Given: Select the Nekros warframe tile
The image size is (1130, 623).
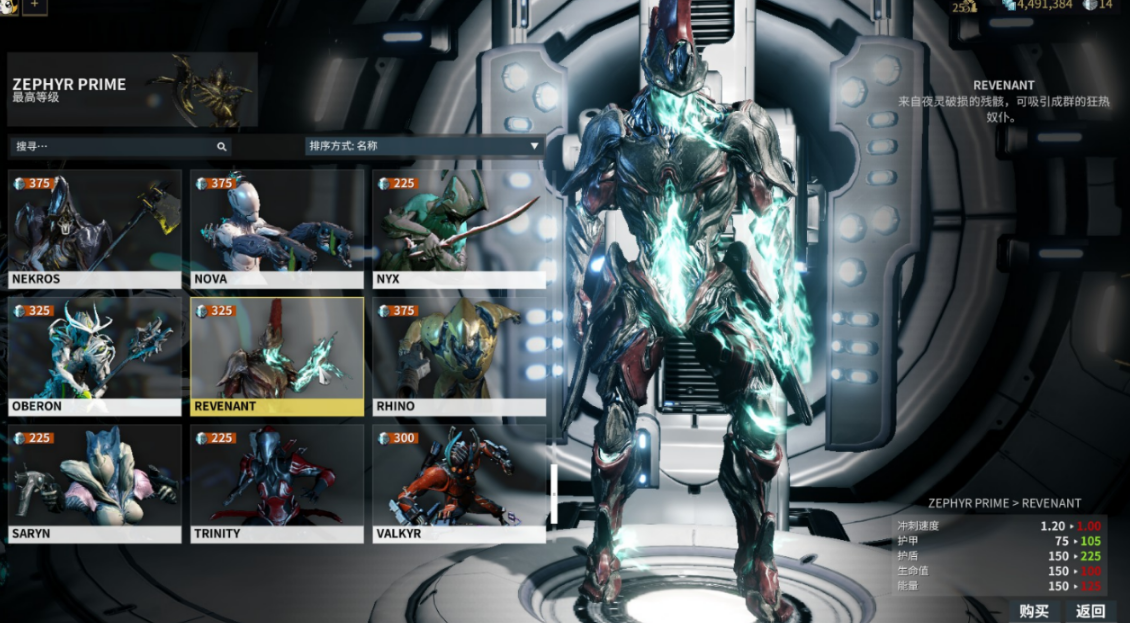Looking at the screenshot, I should click(x=95, y=228).
